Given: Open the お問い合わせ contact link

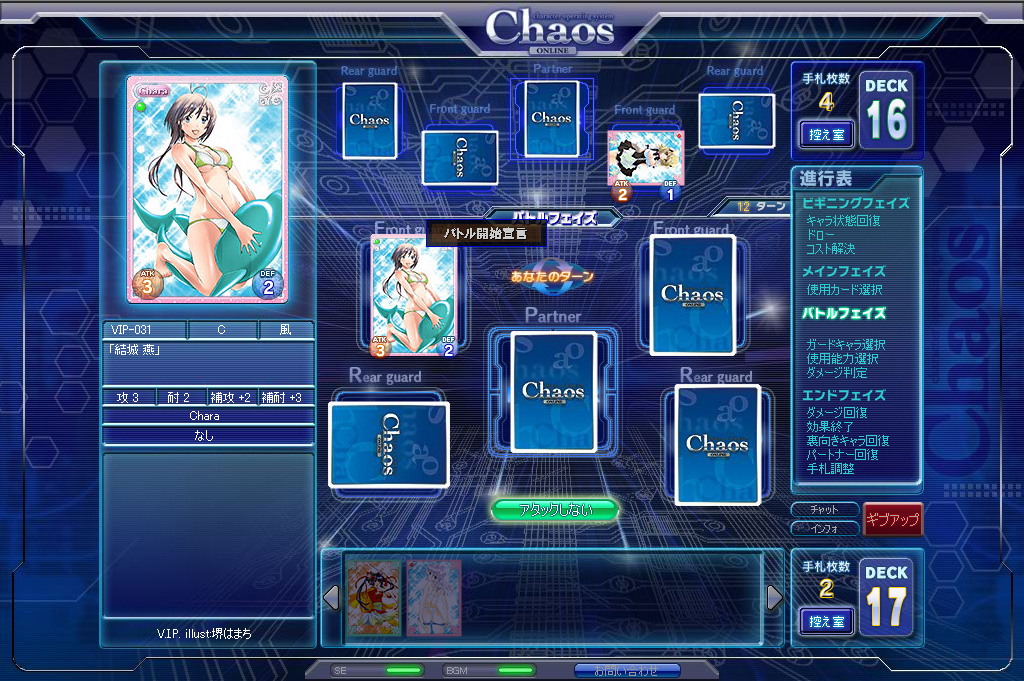Looking at the screenshot, I should click(627, 670).
